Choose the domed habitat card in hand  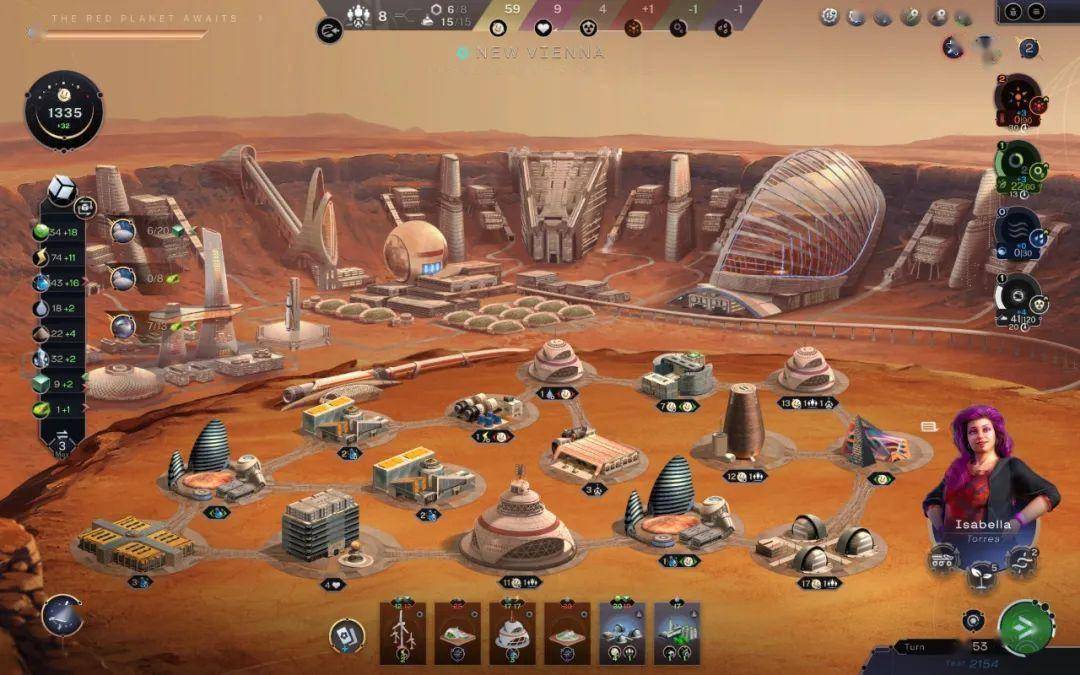click(512, 633)
